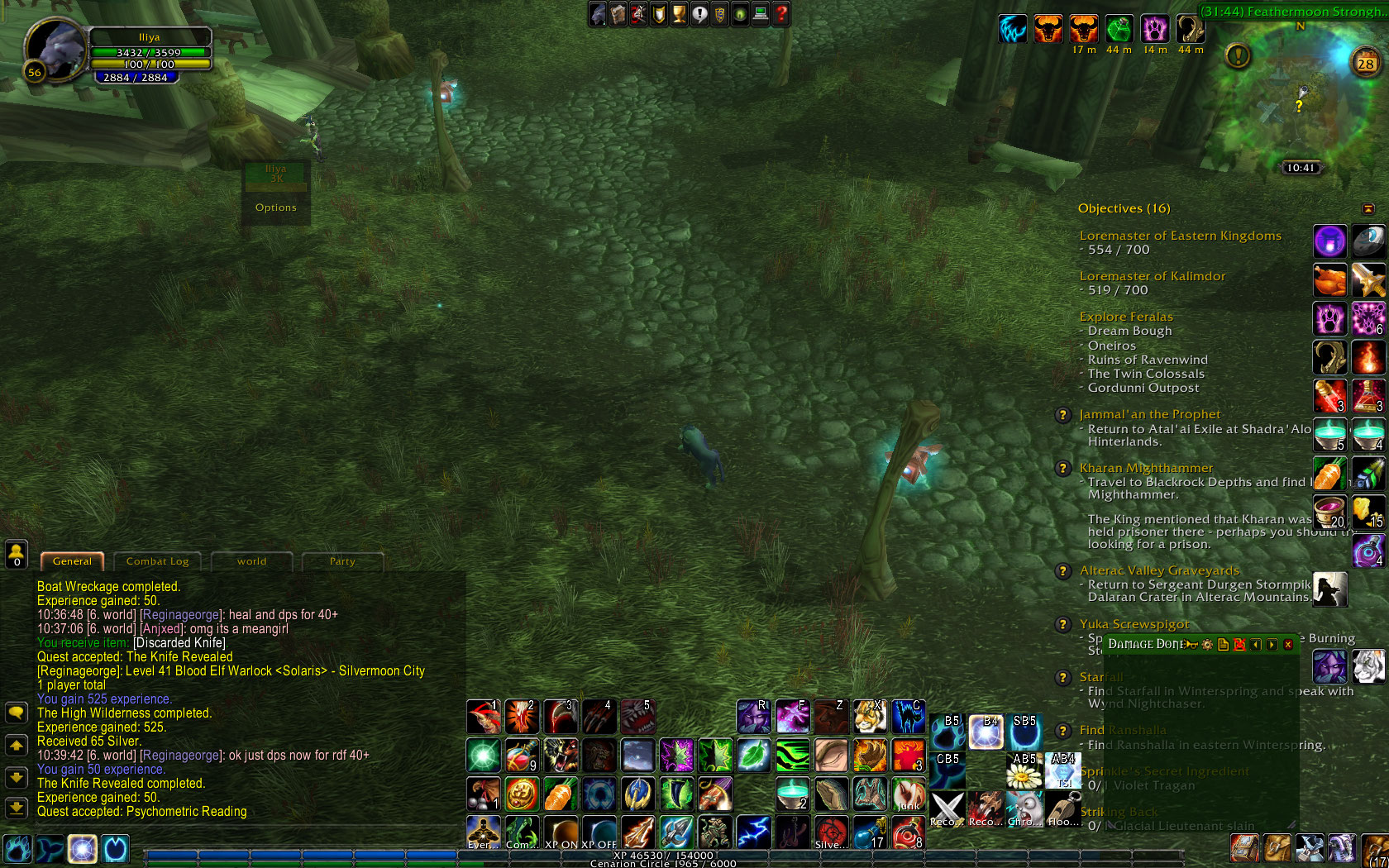Image resolution: width=1389 pixels, height=868 pixels.
Task: Select the Party chat tab
Action: click(x=342, y=561)
